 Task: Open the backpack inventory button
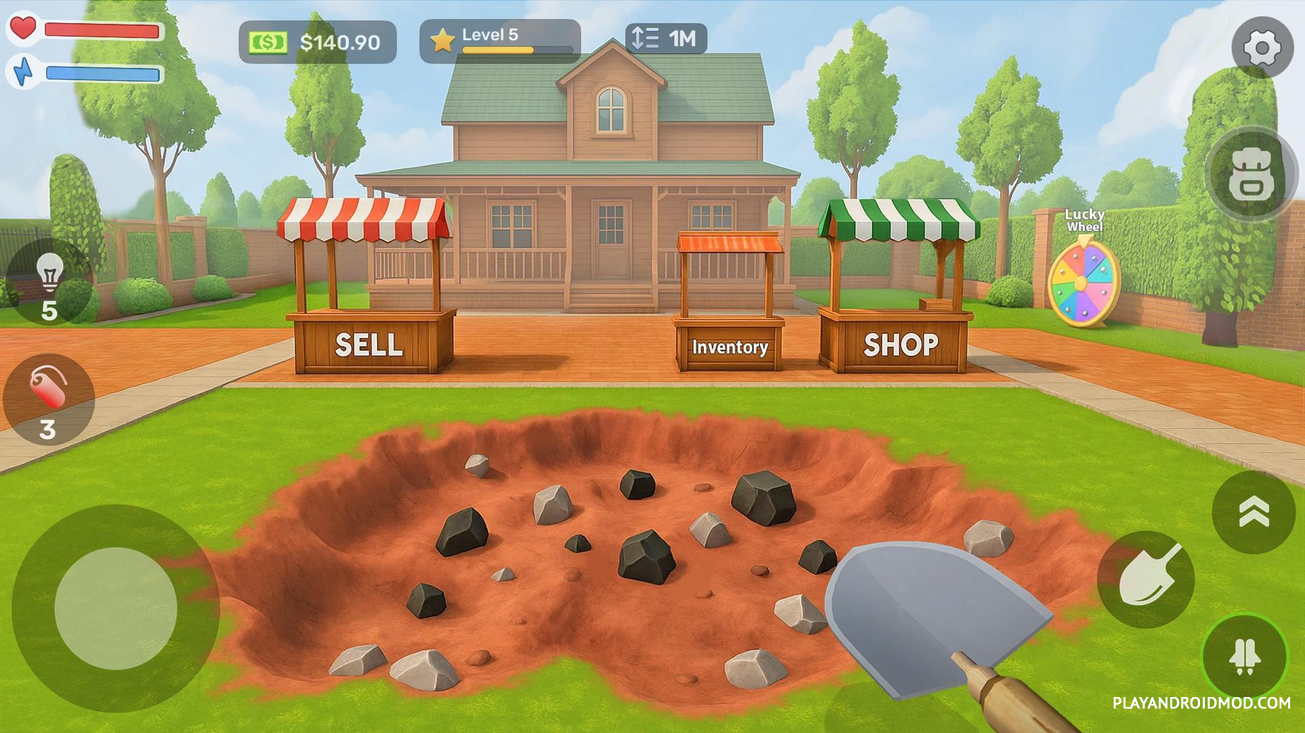1251,175
